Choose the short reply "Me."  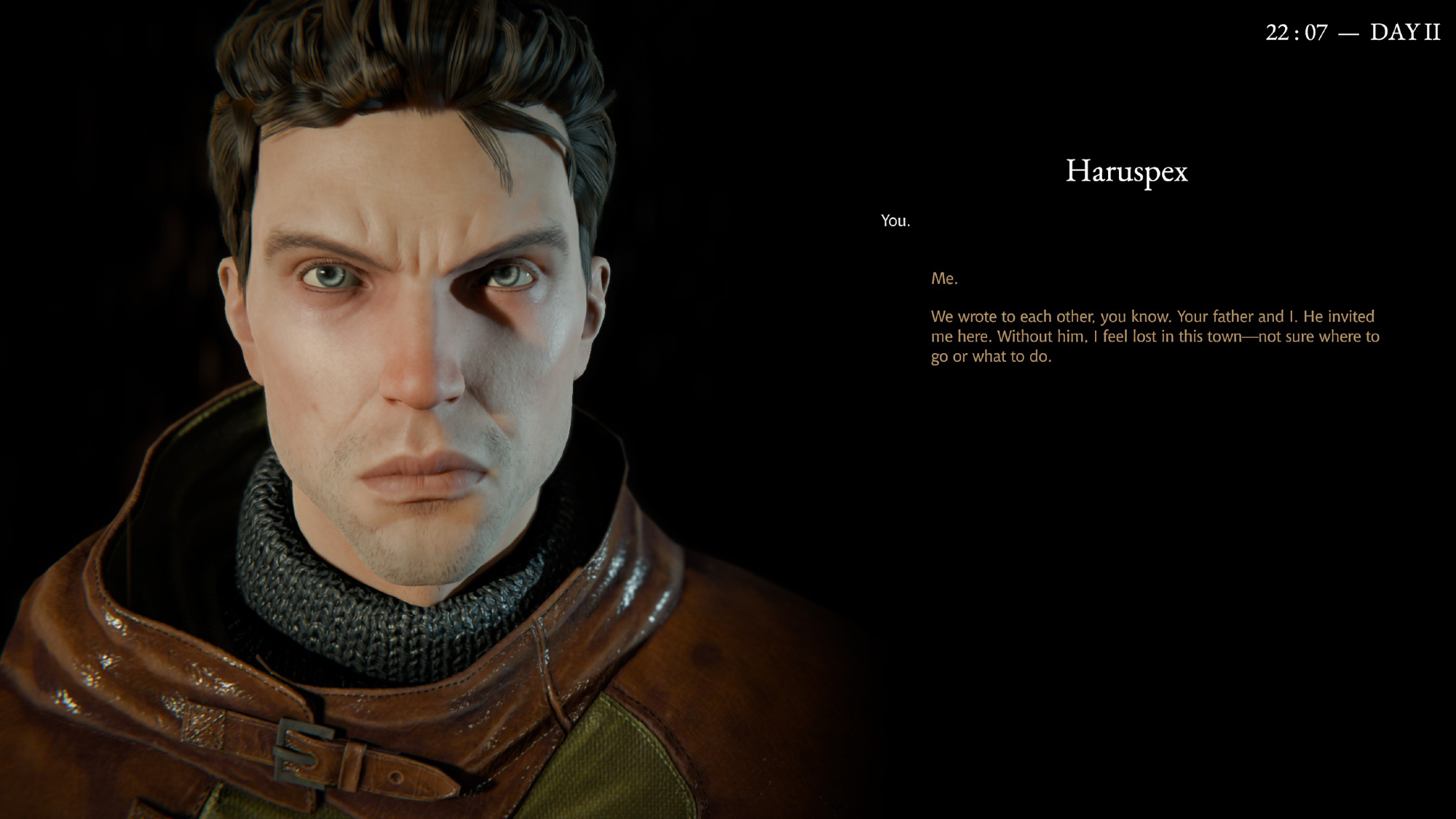(944, 279)
